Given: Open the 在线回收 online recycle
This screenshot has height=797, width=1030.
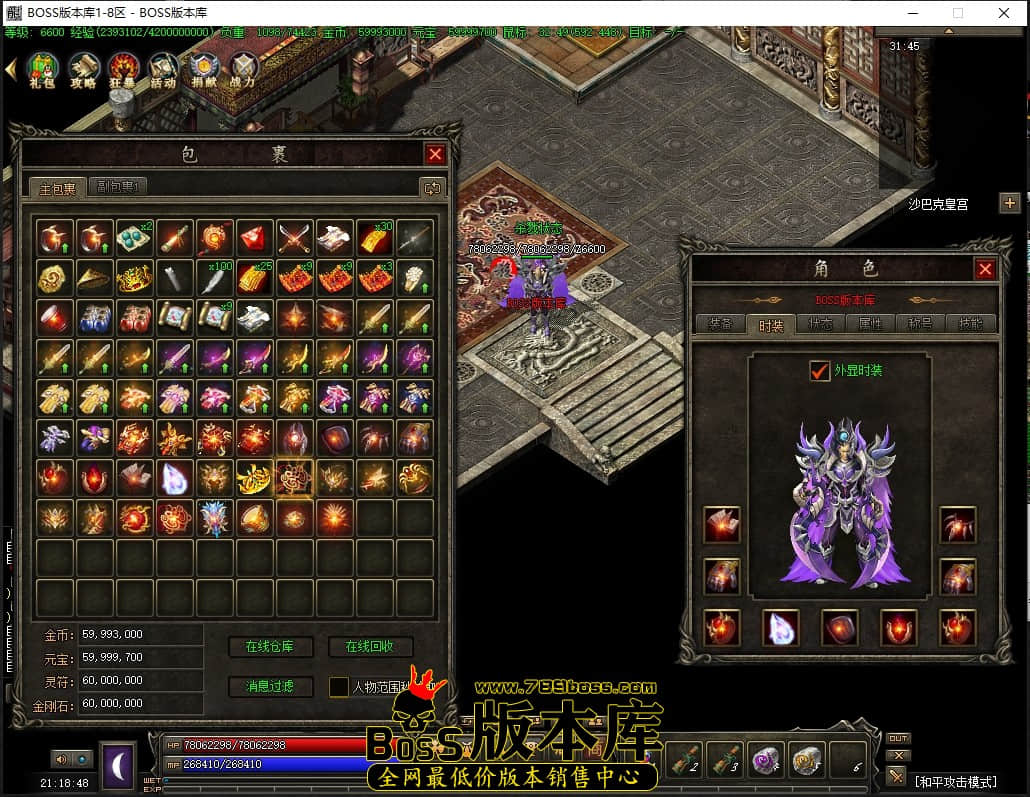Looking at the screenshot, I should [x=370, y=647].
